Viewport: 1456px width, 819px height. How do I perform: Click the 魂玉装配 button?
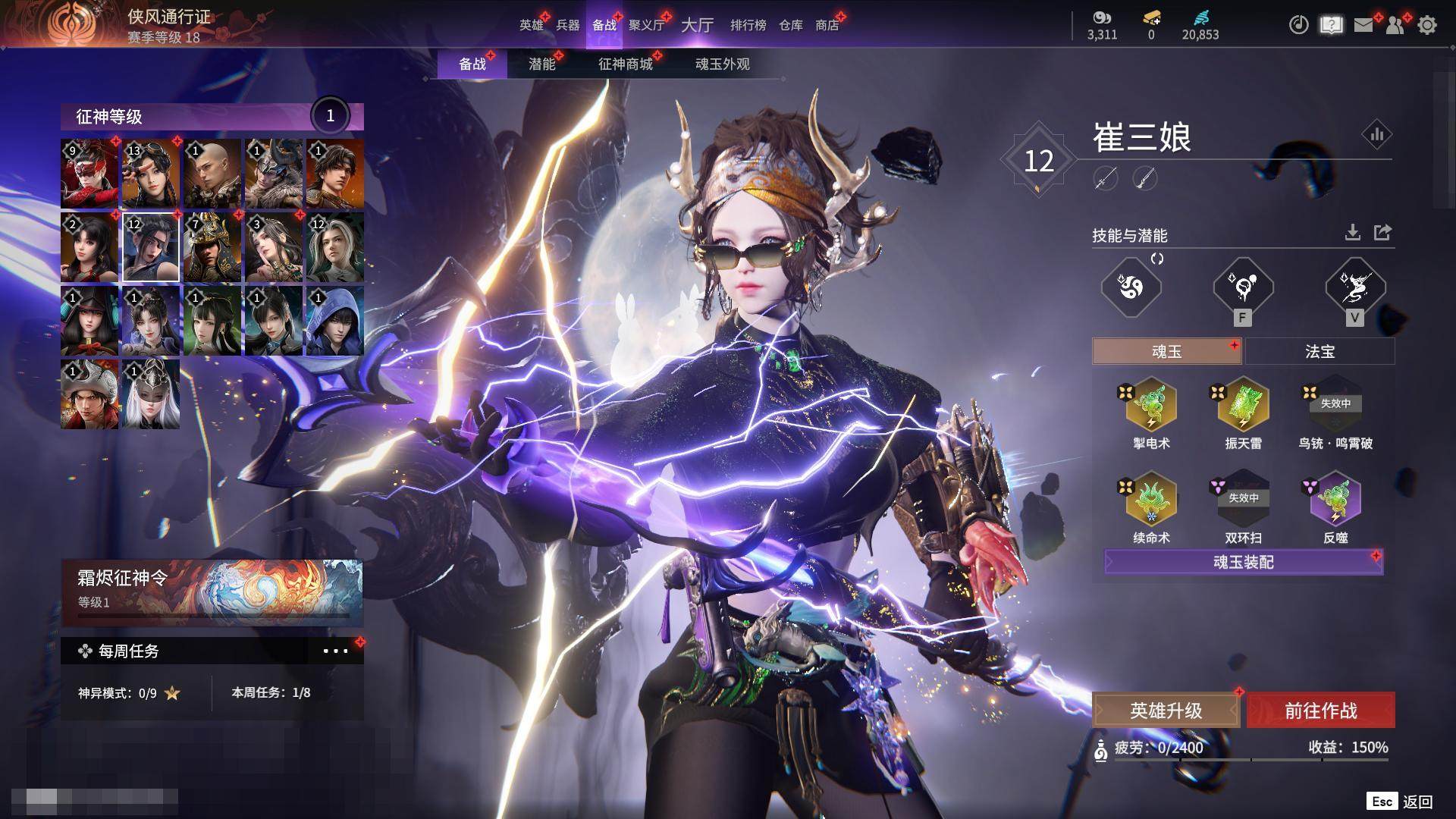point(1244,562)
